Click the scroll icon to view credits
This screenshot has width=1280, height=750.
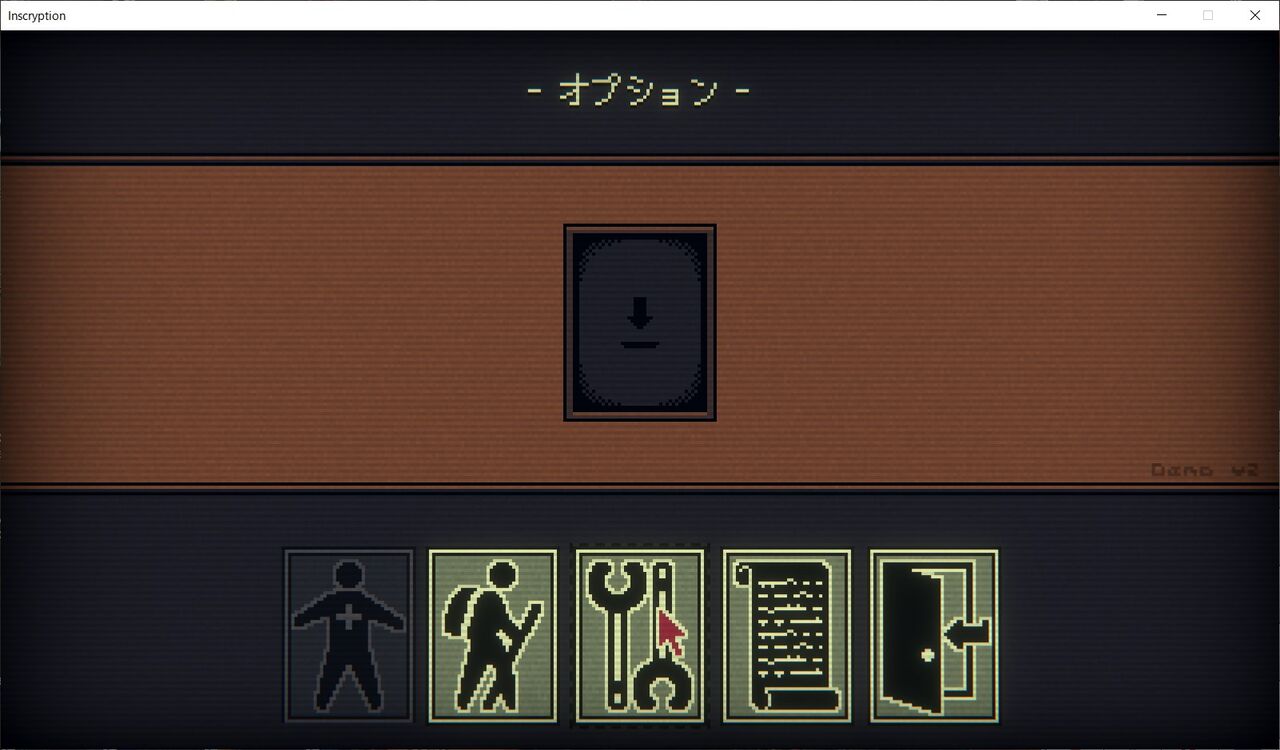coord(787,634)
